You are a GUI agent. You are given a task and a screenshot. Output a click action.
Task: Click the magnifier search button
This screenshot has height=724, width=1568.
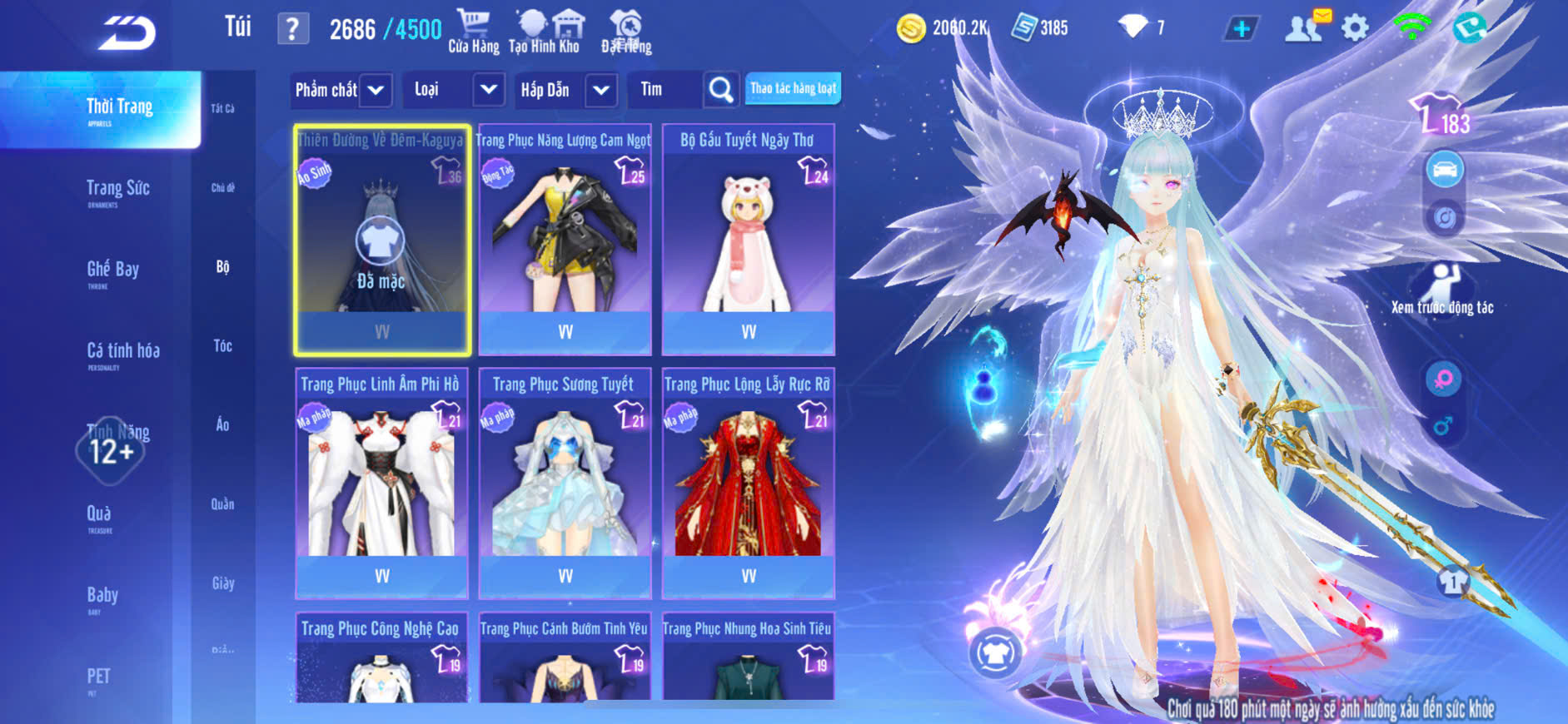721,90
